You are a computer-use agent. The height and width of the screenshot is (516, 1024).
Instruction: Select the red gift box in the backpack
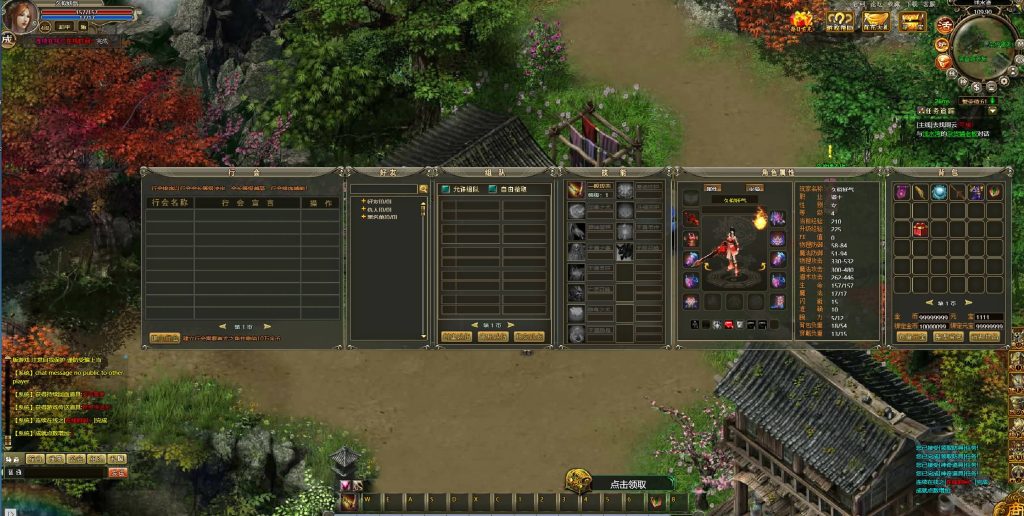point(920,229)
